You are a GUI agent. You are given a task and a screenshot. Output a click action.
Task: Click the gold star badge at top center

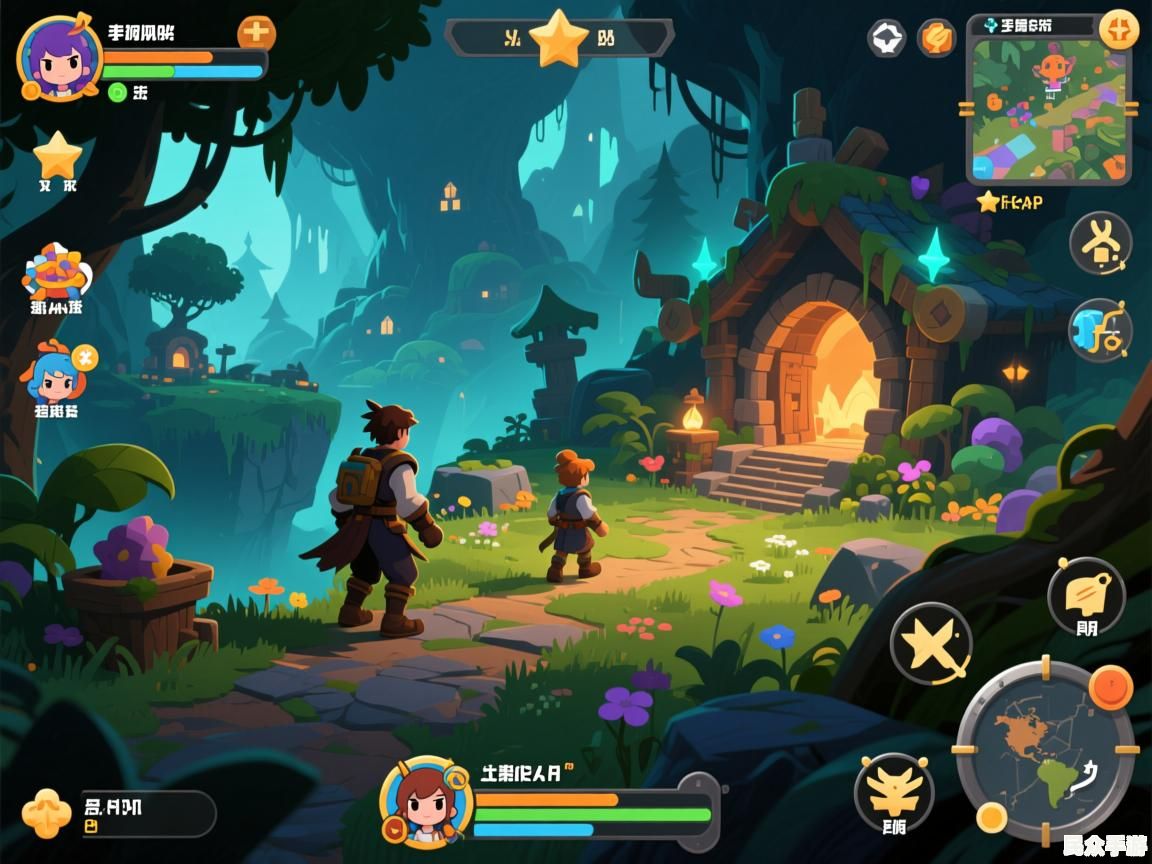click(x=558, y=39)
